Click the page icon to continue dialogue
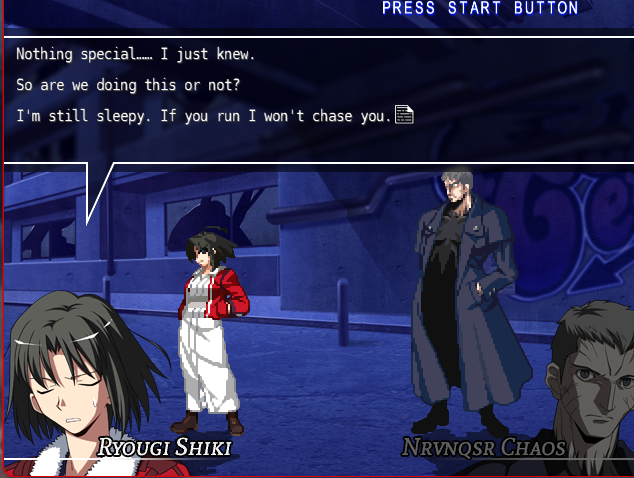The height and width of the screenshot is (478, 634). coord(404,115)
